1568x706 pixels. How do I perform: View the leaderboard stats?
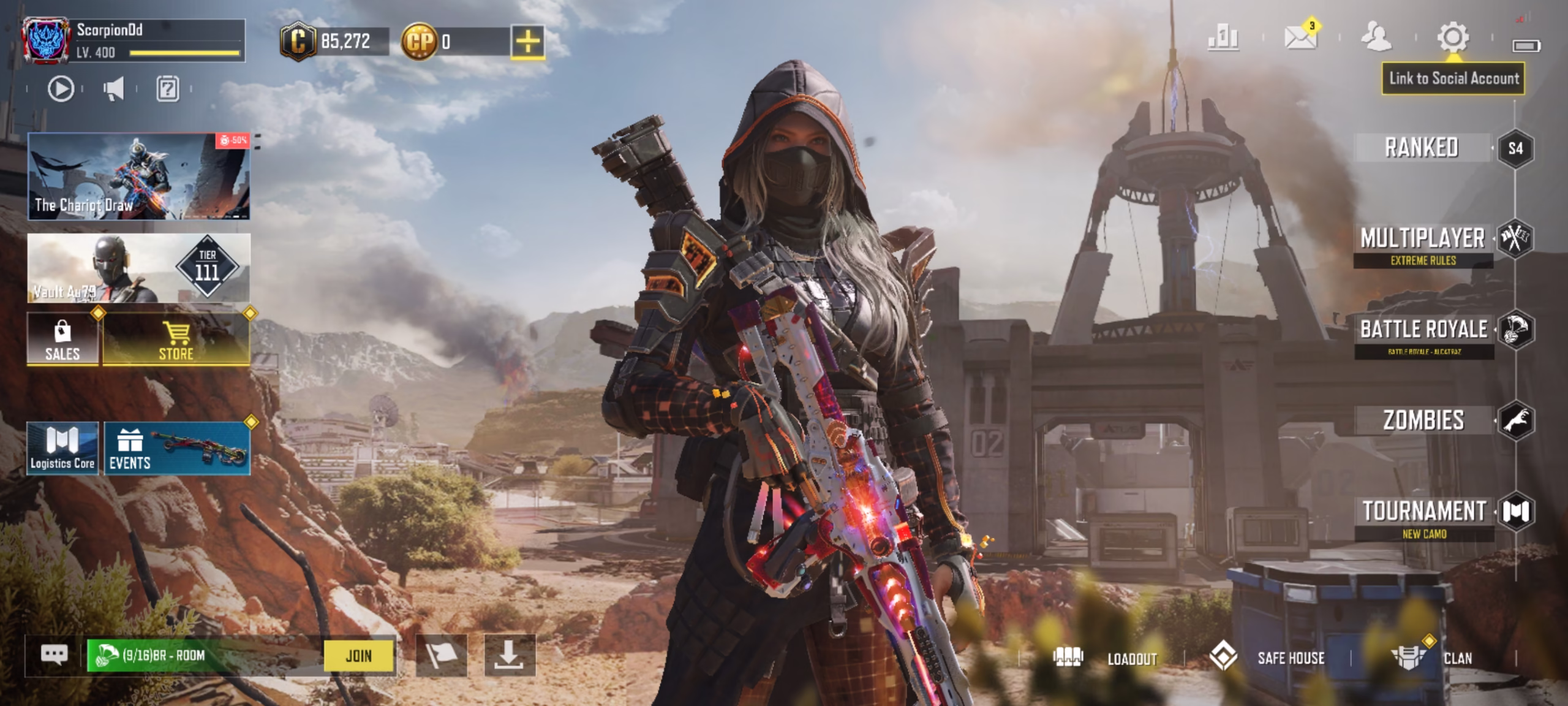[1221, 39]
